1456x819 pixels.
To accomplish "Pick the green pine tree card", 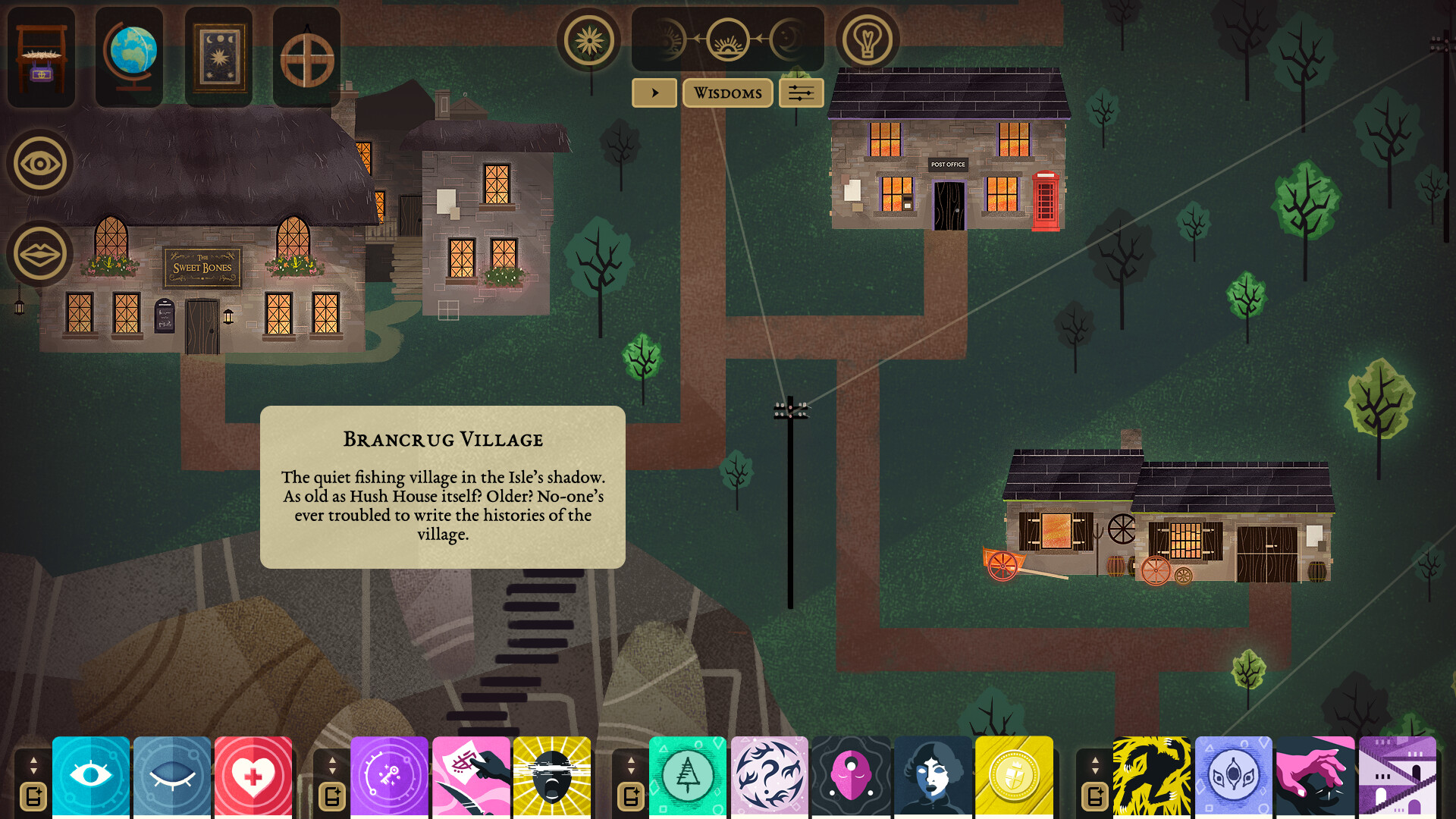I will 687,777.
